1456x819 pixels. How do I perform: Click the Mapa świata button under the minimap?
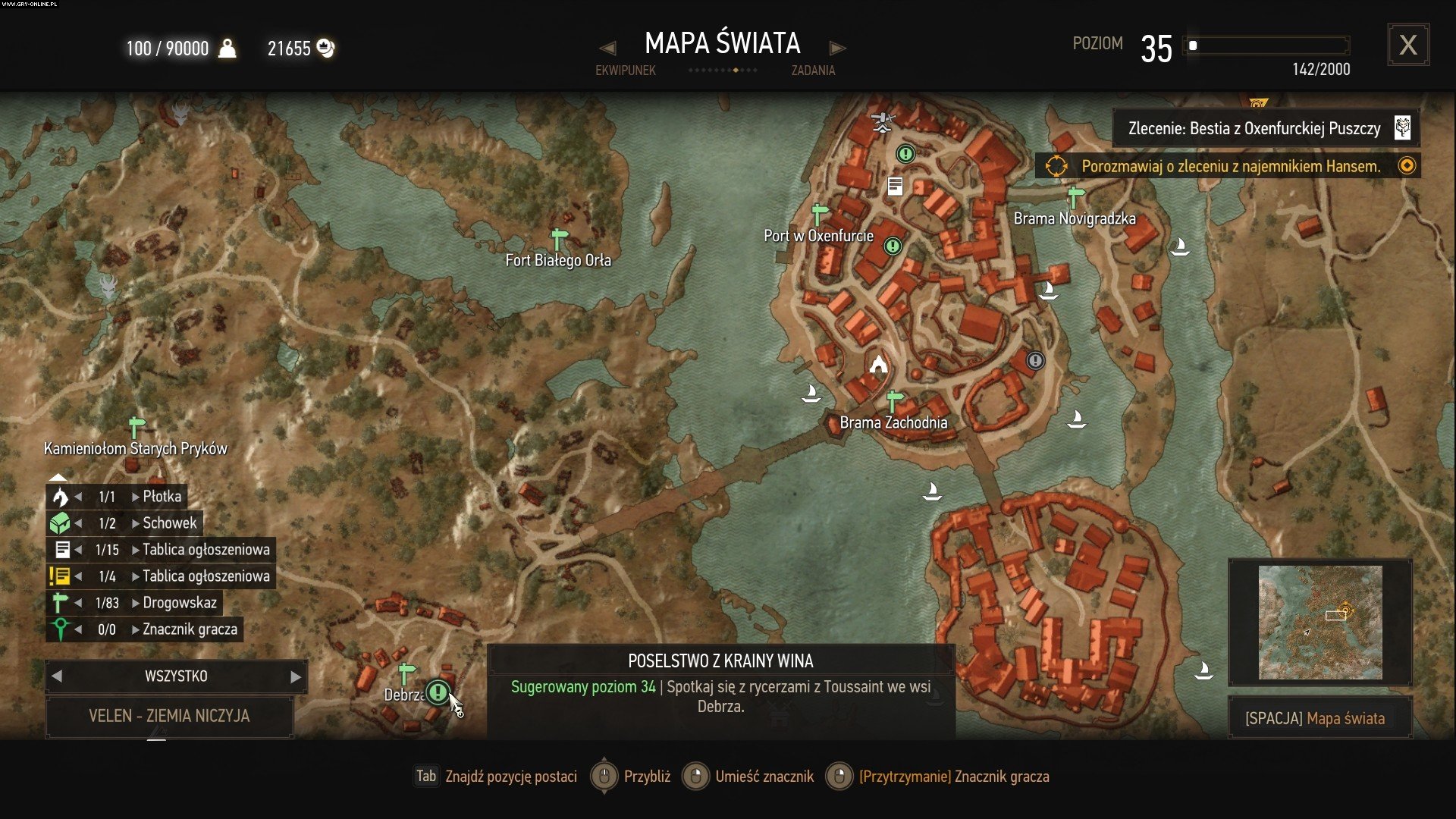[x=1319, y=718]
